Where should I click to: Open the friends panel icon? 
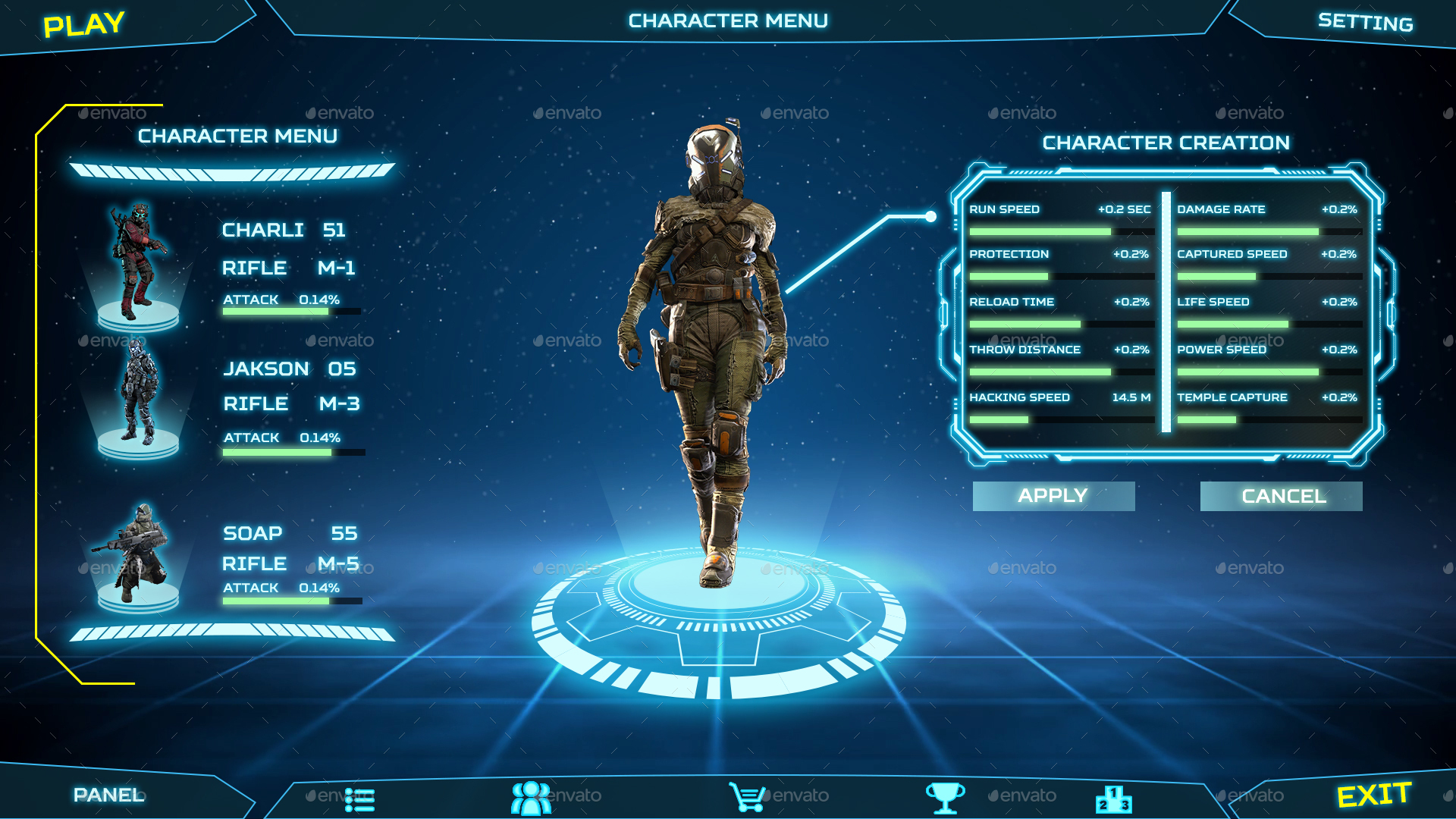point(531,797)
